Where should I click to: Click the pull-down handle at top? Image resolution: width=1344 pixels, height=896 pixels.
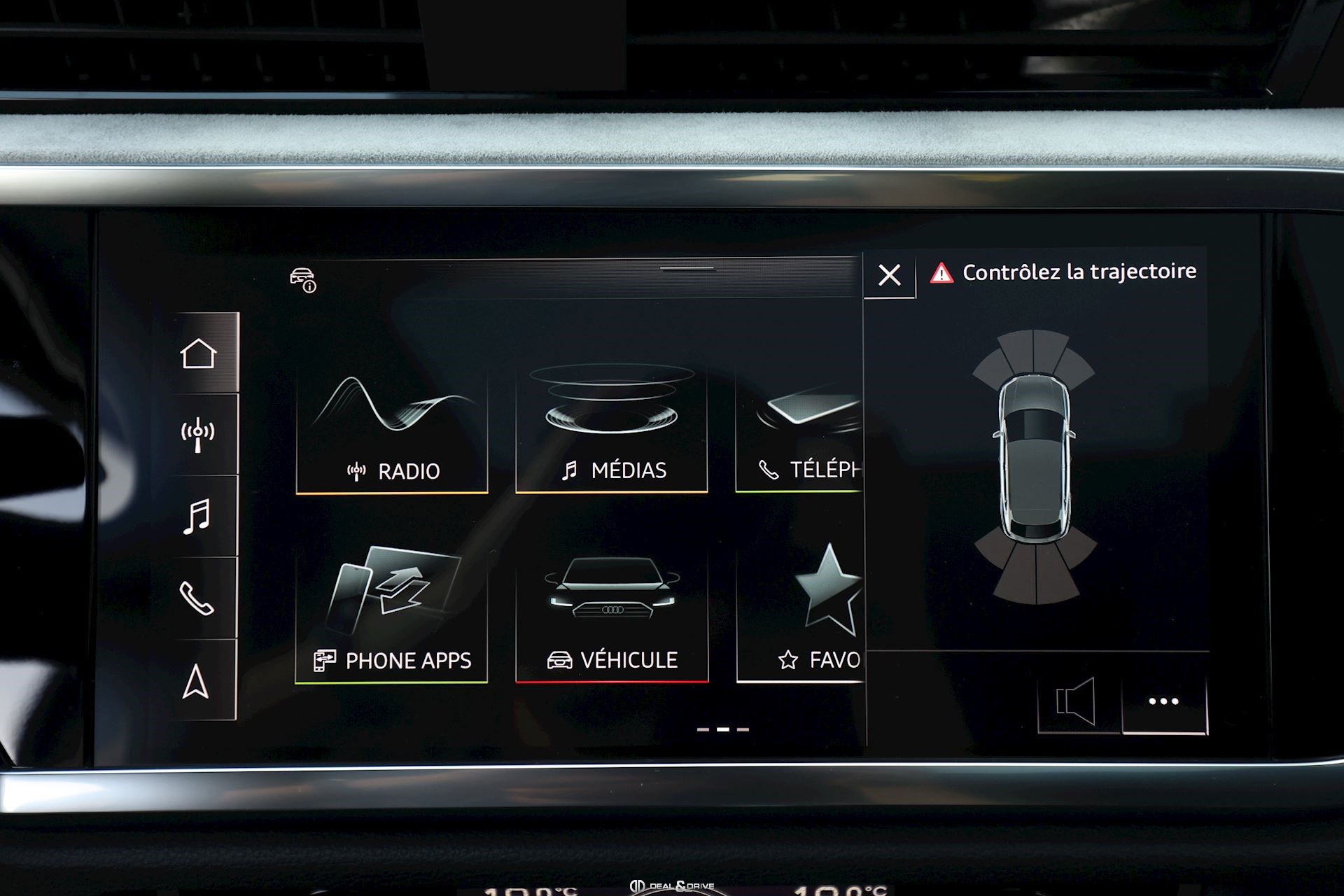click(x=687, y=268)
